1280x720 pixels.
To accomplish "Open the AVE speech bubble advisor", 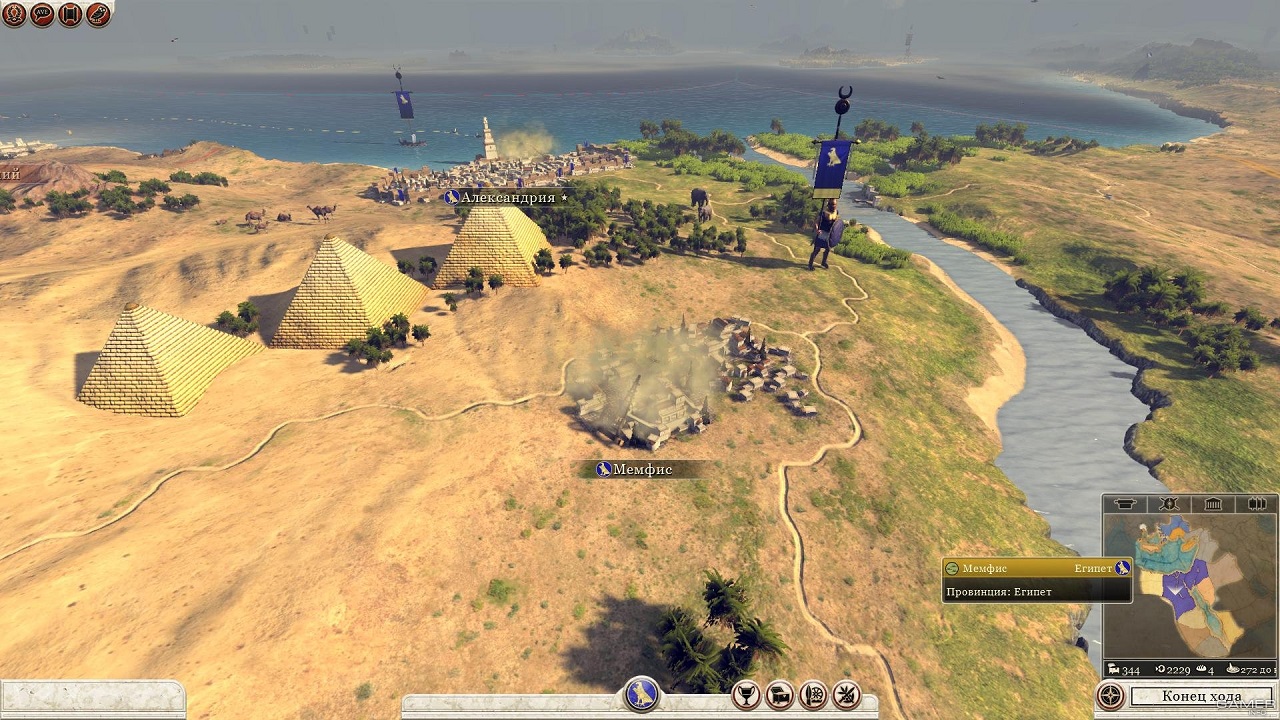I will [42, 14].
